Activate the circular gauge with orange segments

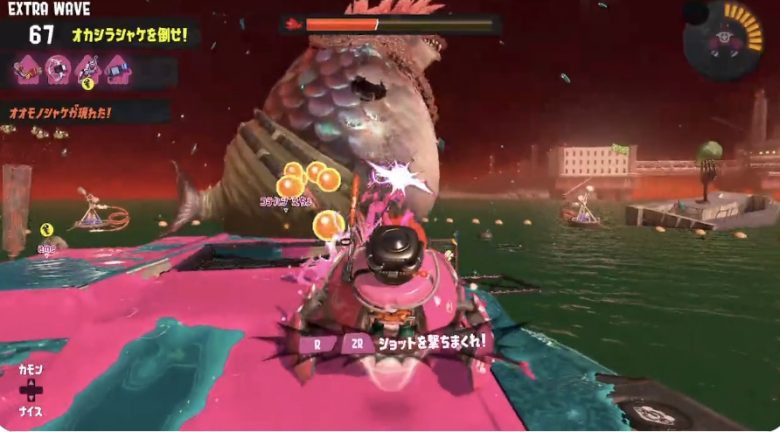click(x=722, y=40)
